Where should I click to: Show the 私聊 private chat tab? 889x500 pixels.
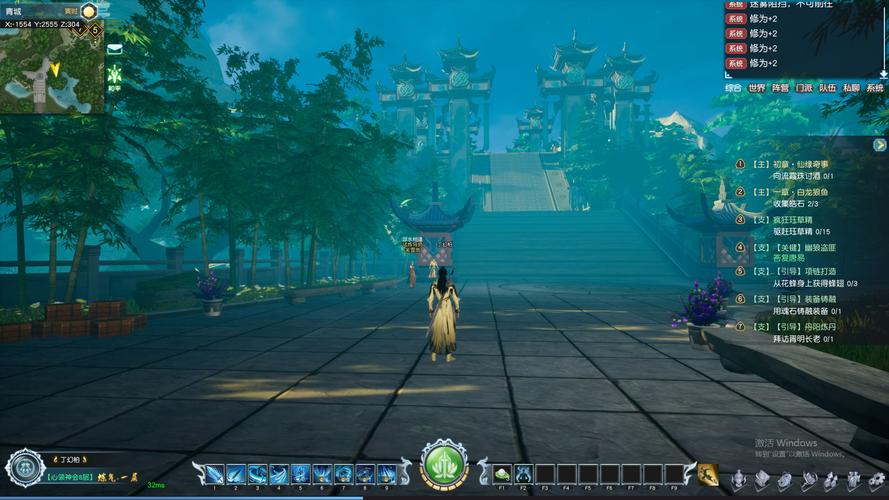coord(851,88)
